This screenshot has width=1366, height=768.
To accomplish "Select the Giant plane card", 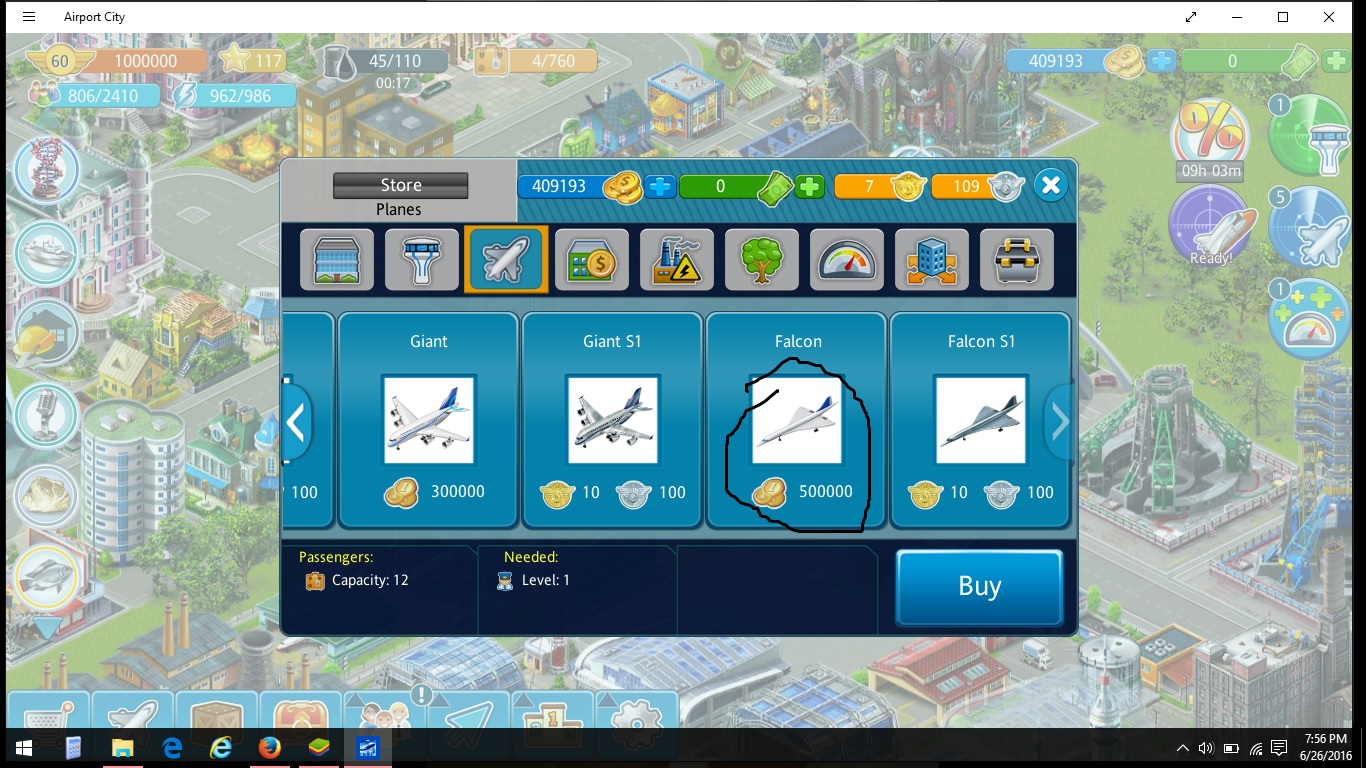I will coord(428,419).
